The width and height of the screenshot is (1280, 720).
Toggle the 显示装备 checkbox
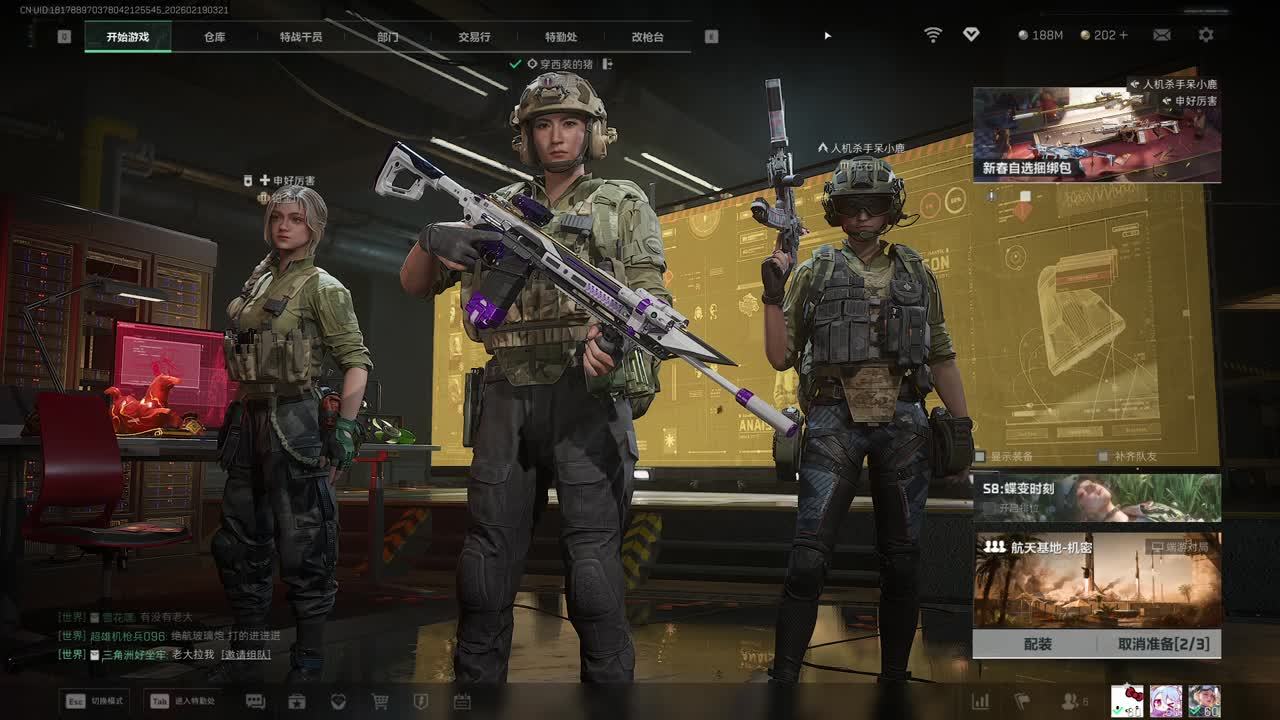click(981, 457)
